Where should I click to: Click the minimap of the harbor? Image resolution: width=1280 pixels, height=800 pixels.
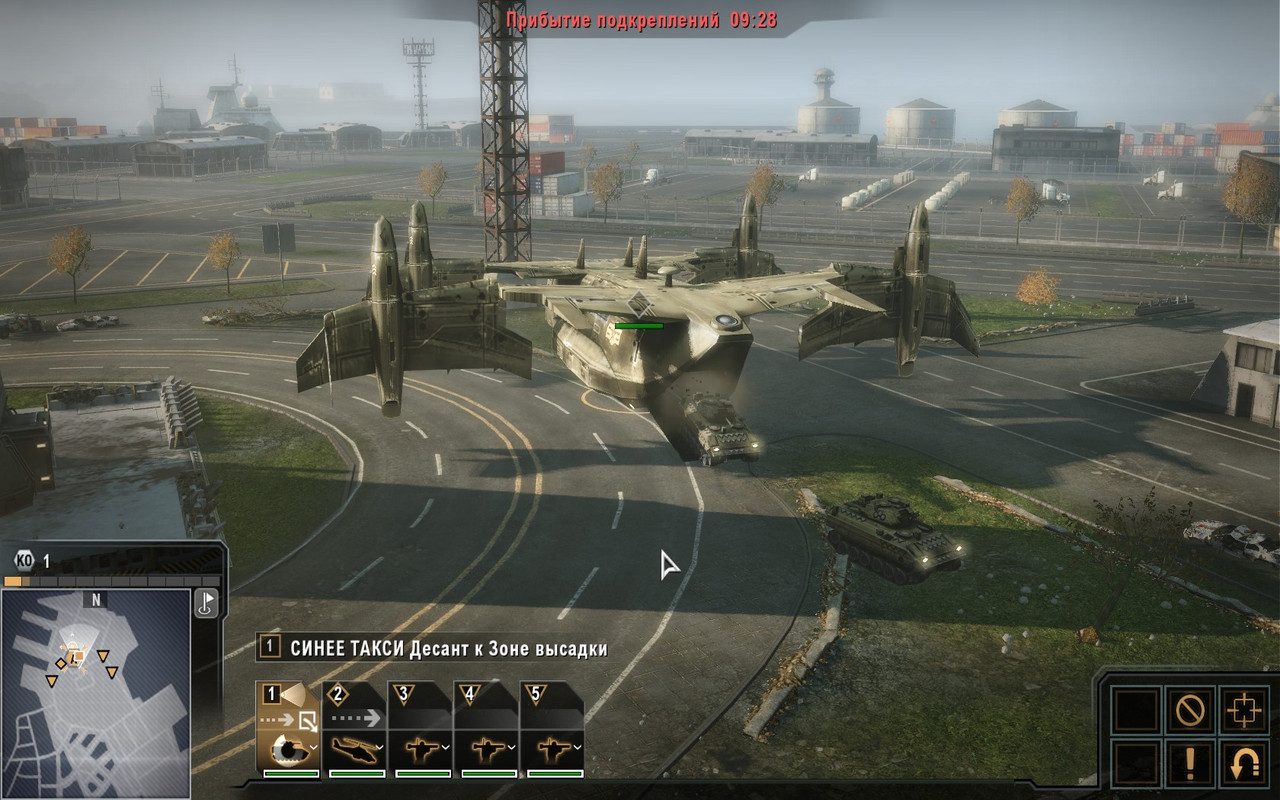coord(96,692)
